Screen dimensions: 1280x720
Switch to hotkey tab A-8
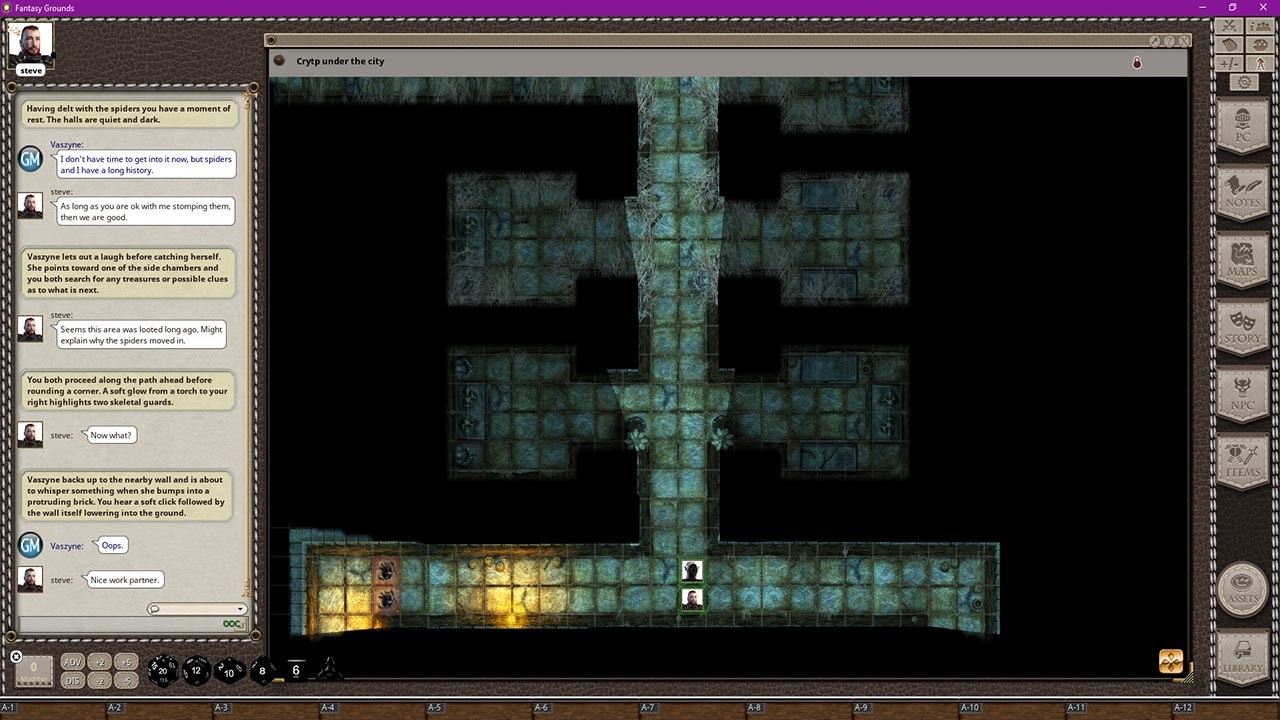pyautogui.click(x=756, y=706)
